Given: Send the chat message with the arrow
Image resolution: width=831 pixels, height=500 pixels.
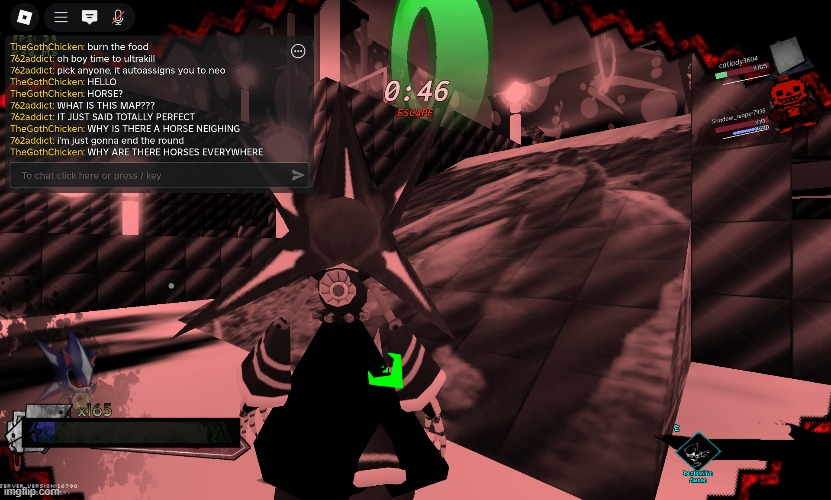Looking at the screenshot, I should point(297,176).
